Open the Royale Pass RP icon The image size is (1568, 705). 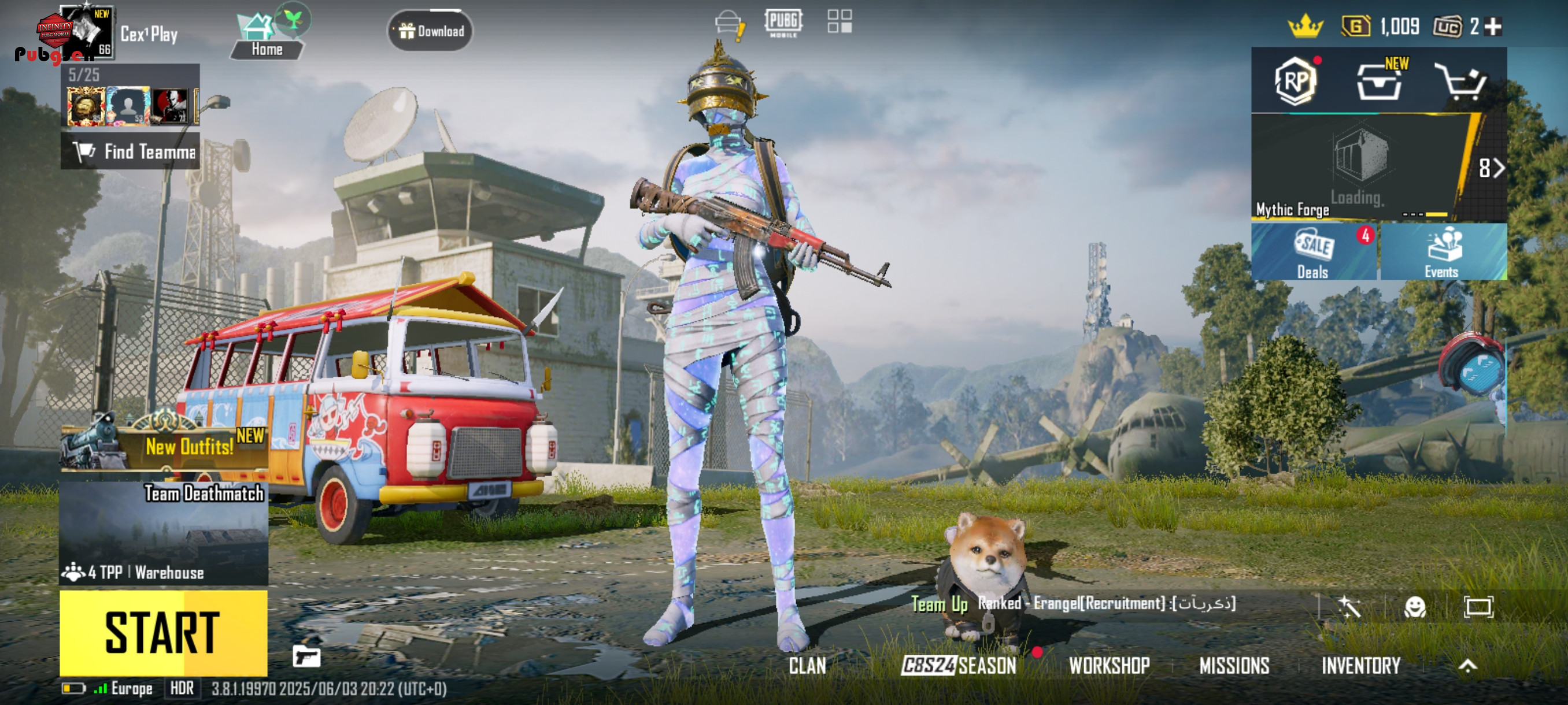click(1295, 81)
